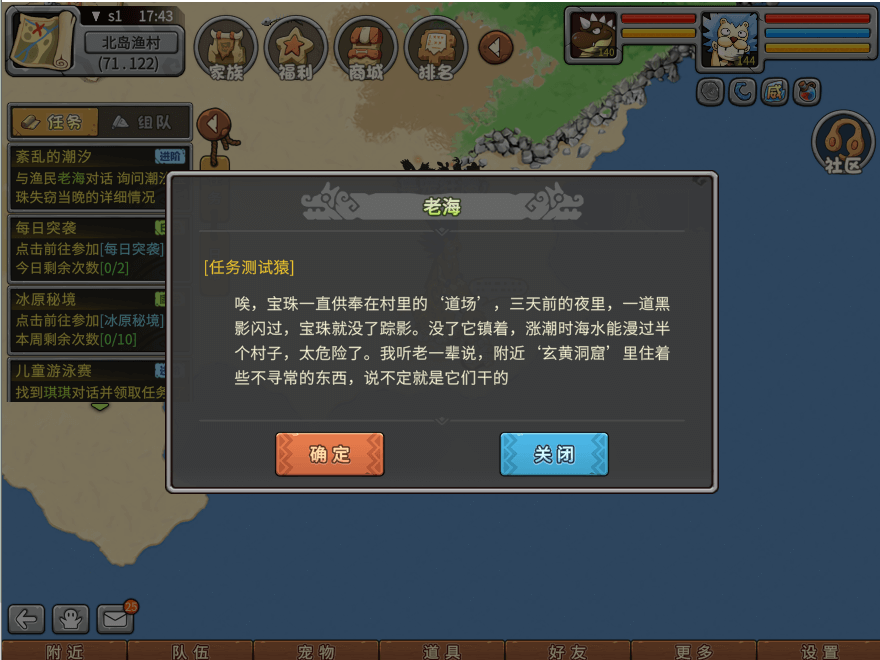The width and height of the screenshot is (880, 660).
Task: Open the 社区 community button
Action: click(843, 144)
